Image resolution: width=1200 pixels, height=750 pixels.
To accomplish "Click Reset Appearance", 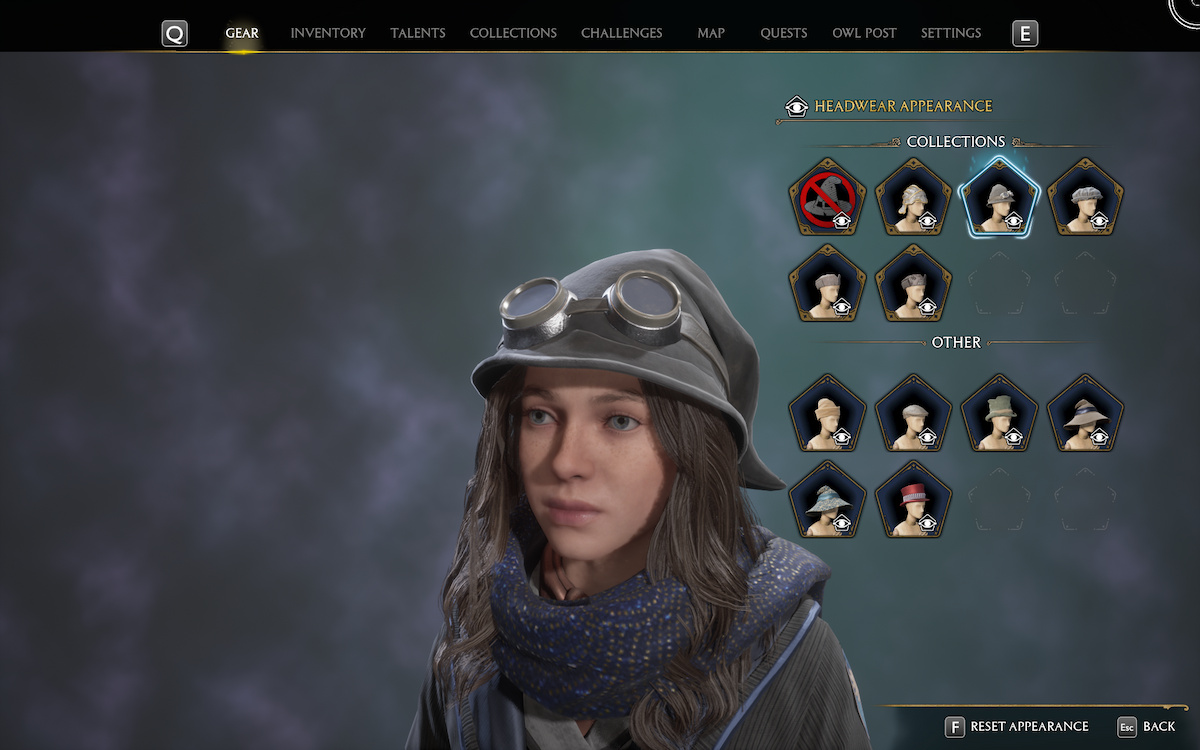I will 1018,726.
